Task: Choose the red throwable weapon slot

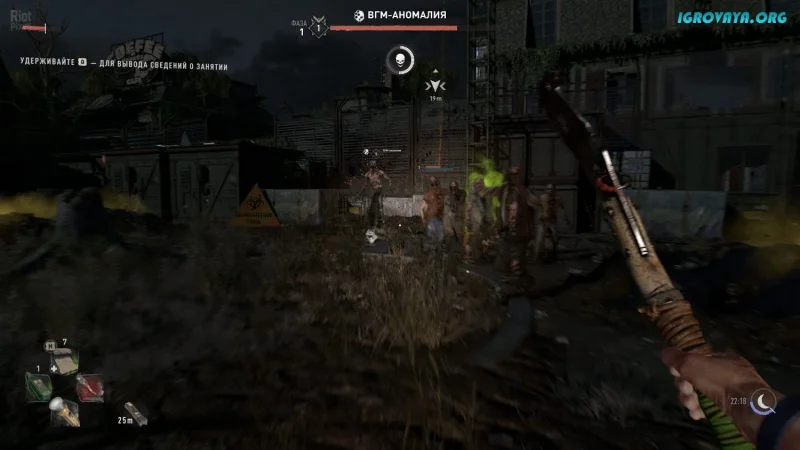Action: 88,386
